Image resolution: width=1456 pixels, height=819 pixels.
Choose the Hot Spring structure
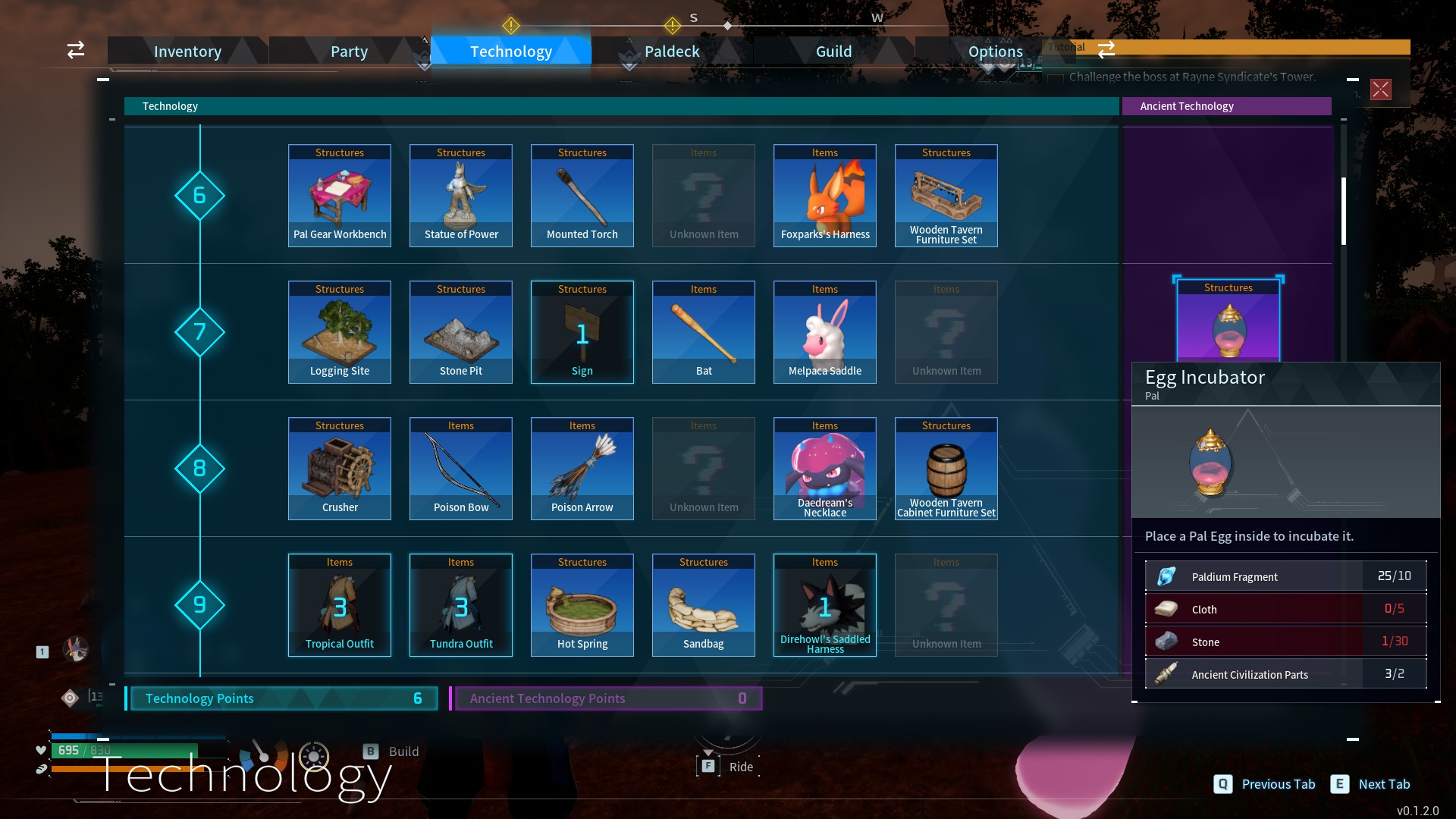(582, 605)
